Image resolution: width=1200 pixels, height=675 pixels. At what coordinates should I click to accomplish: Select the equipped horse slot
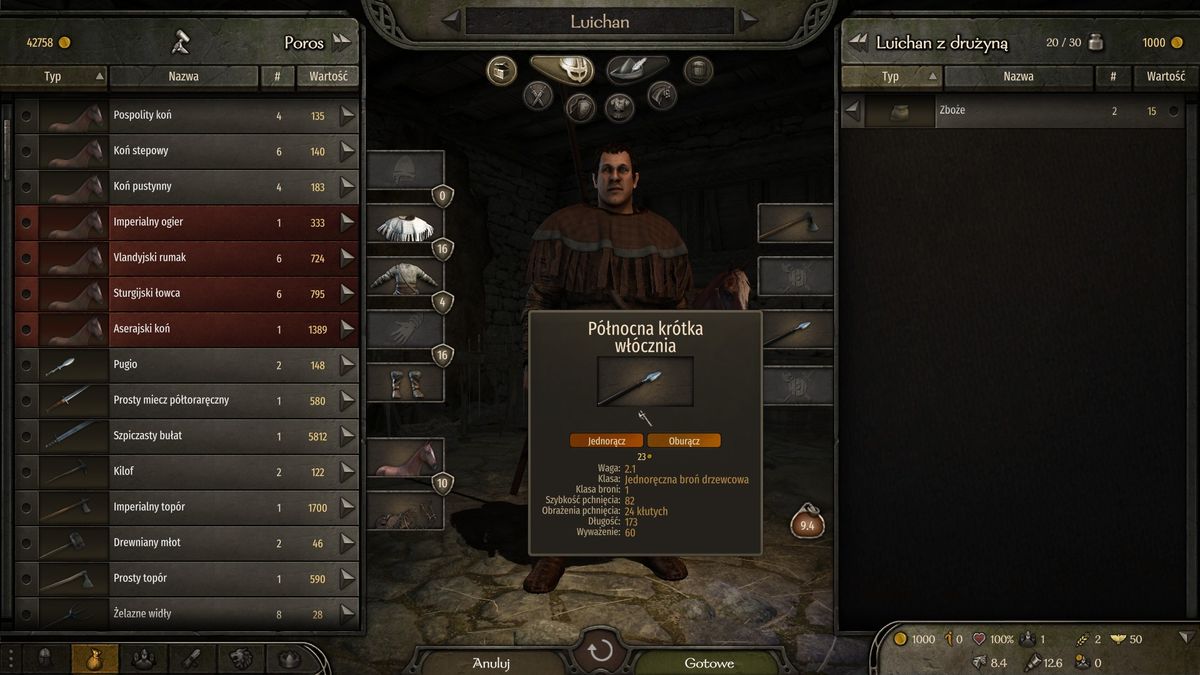point(405,458)
